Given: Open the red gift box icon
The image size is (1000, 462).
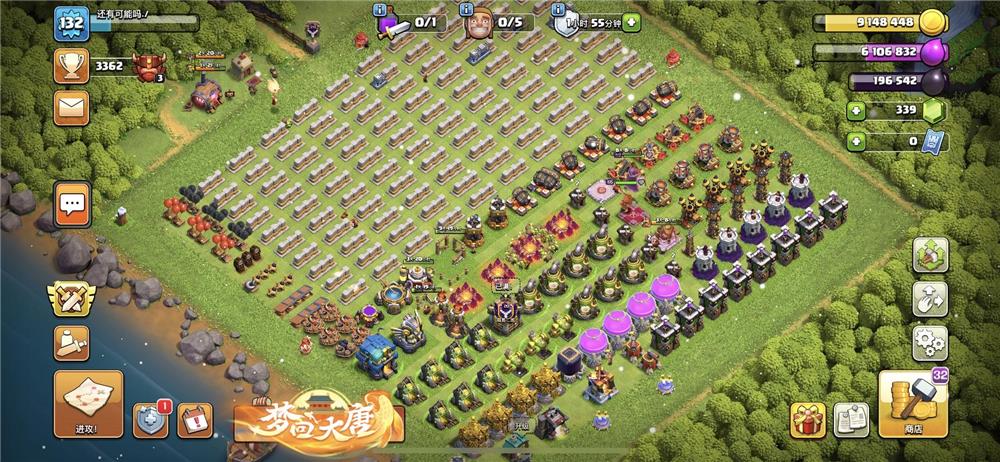Looking at the screenshot, I should point(808,419).
